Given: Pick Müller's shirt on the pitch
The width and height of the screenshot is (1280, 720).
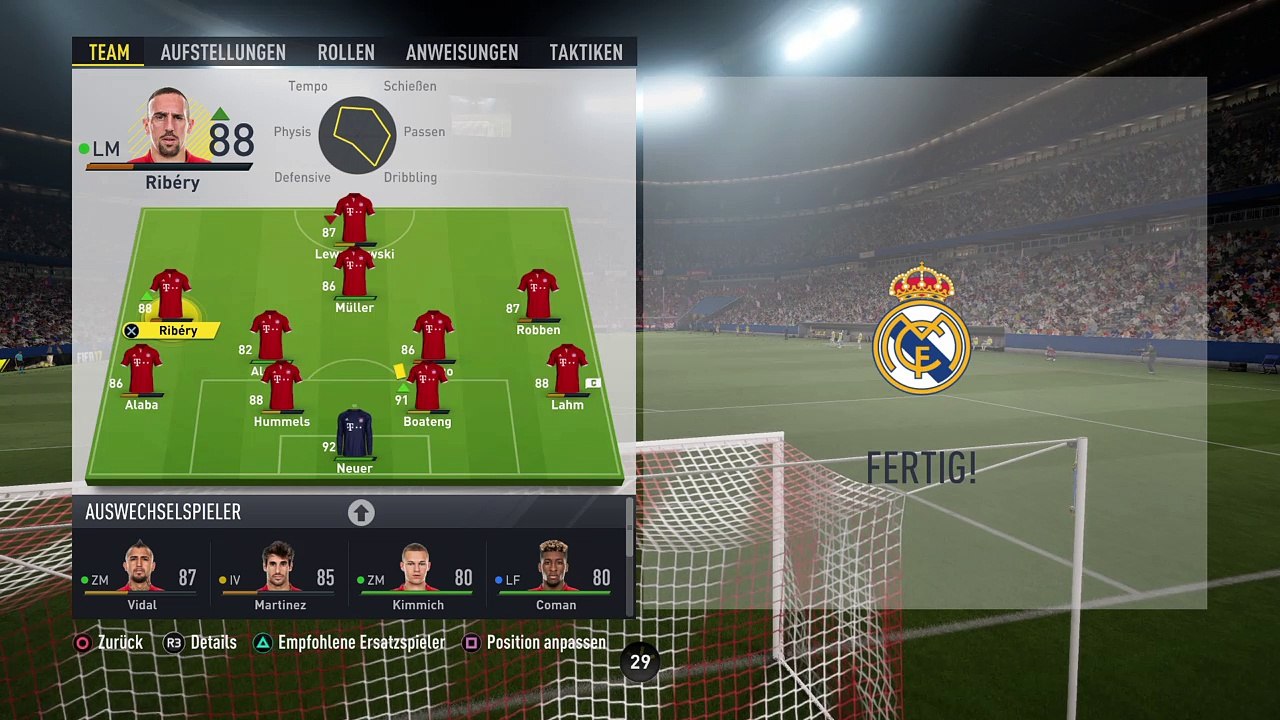Looking at the screenshot, I should [x=354, y=274].
